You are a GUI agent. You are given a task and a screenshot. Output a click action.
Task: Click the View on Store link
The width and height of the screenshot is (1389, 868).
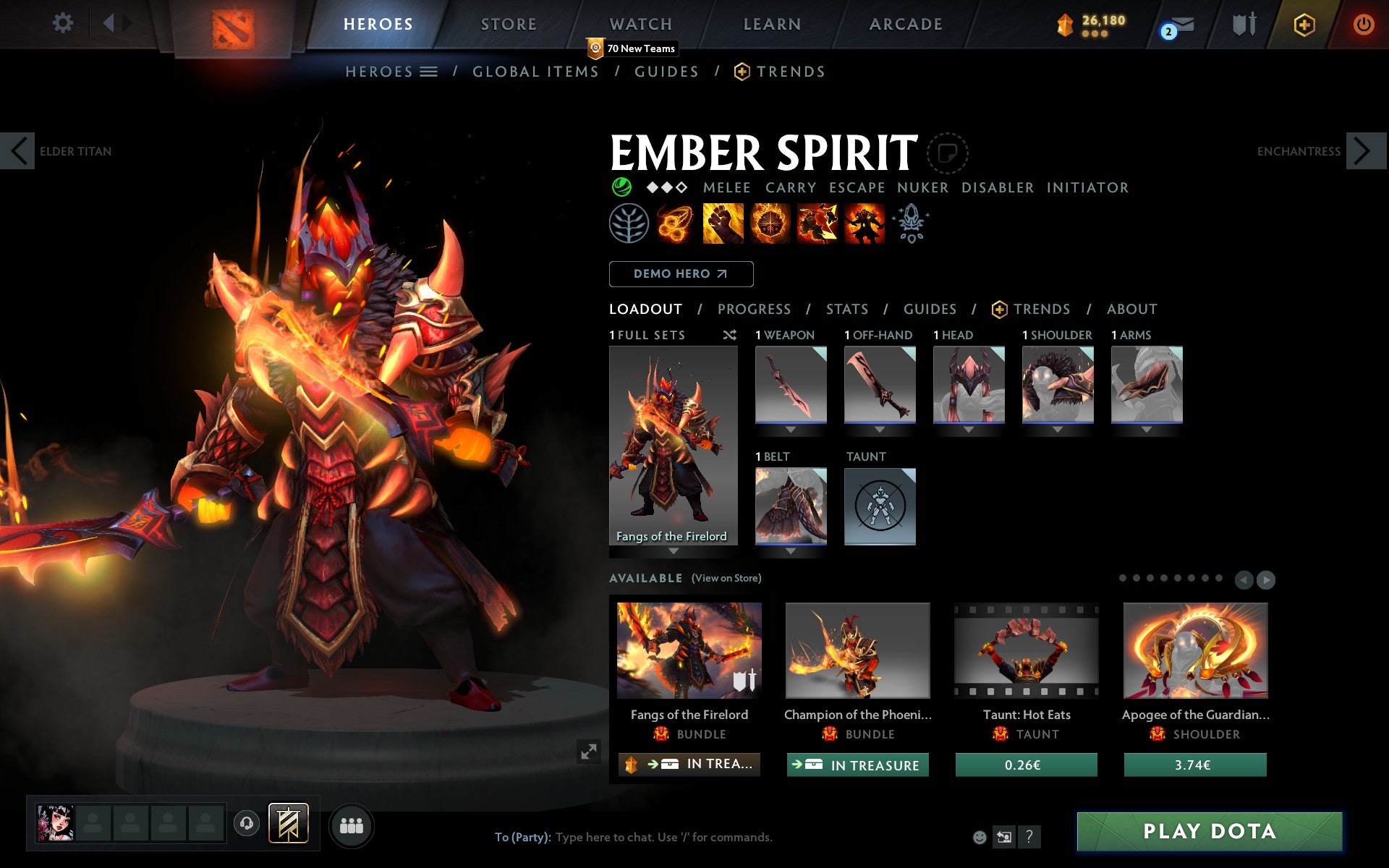726,578
